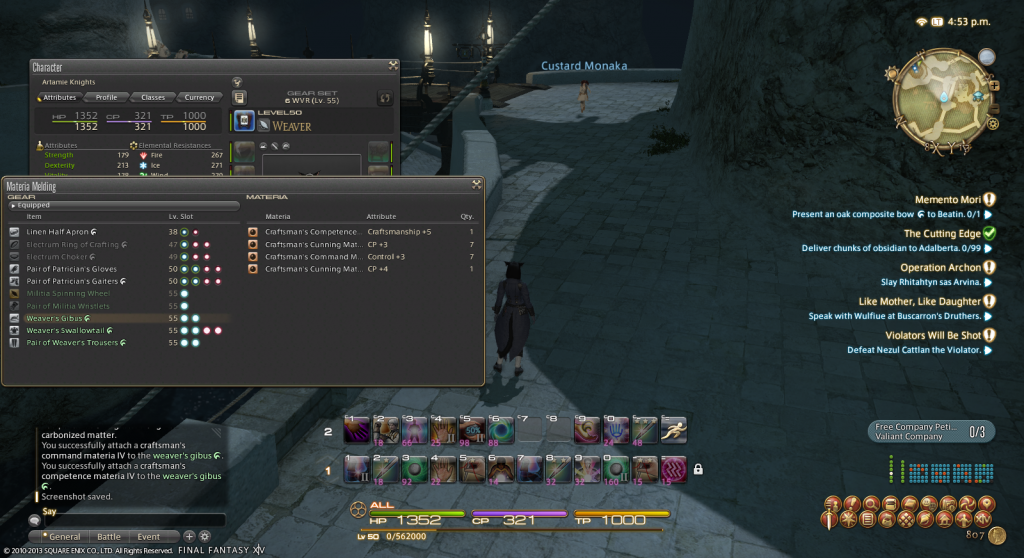Viewport: 1024px width, 558px height.
Task: Click the Say chat input field
Action: [130, 520]
